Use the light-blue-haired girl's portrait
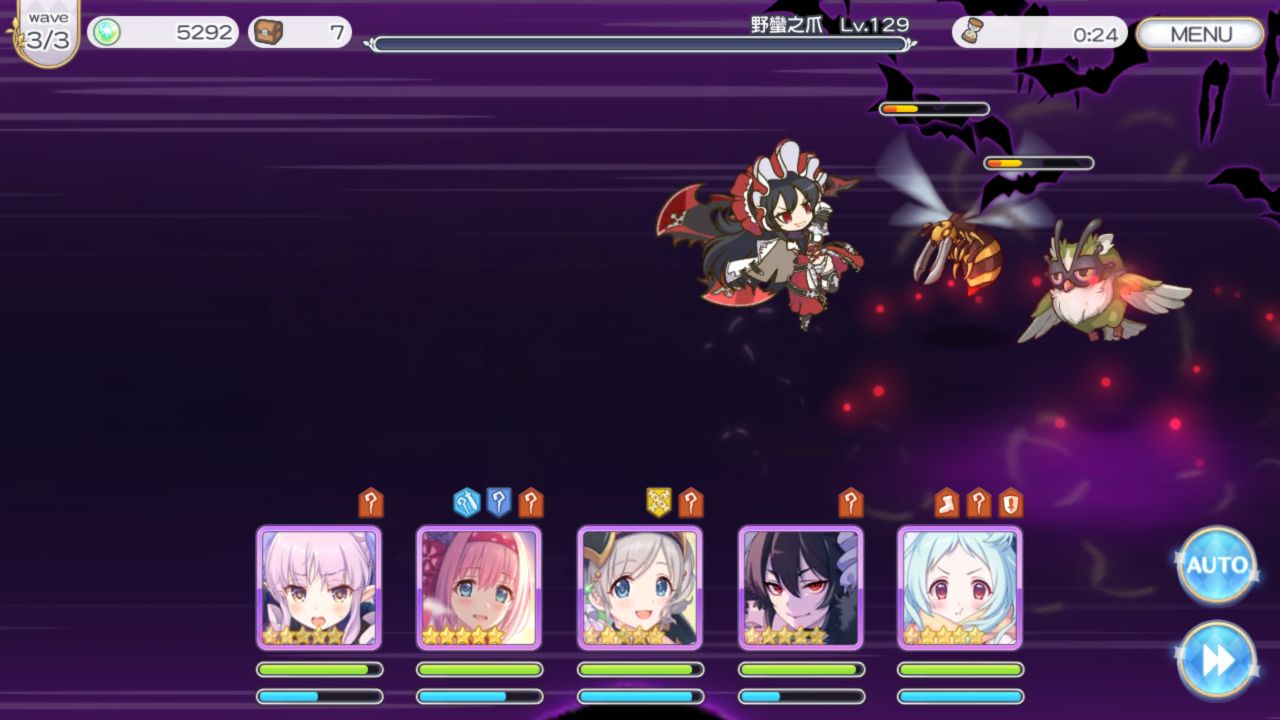1280x720 pixels. click(x=960, y=588)
